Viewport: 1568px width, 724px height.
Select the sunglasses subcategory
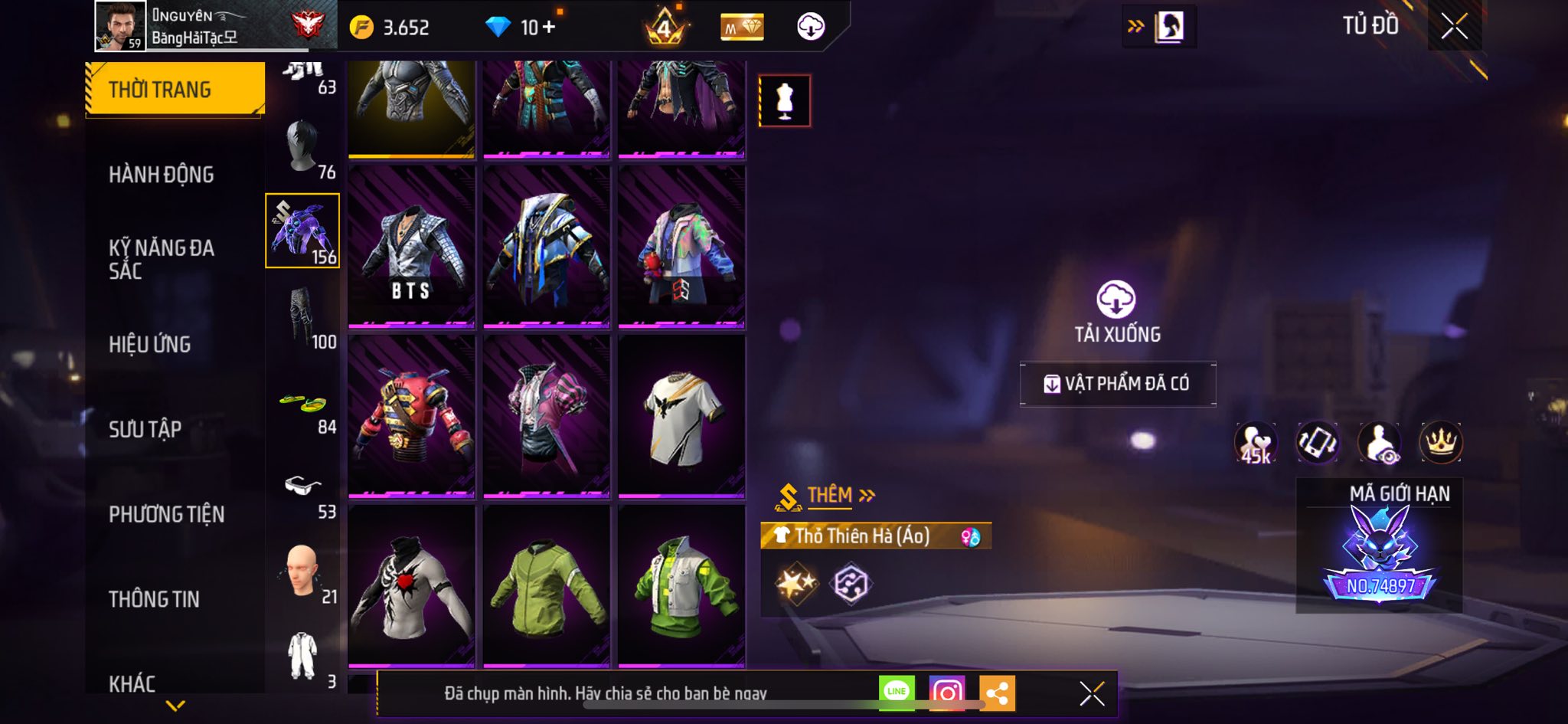303,488
